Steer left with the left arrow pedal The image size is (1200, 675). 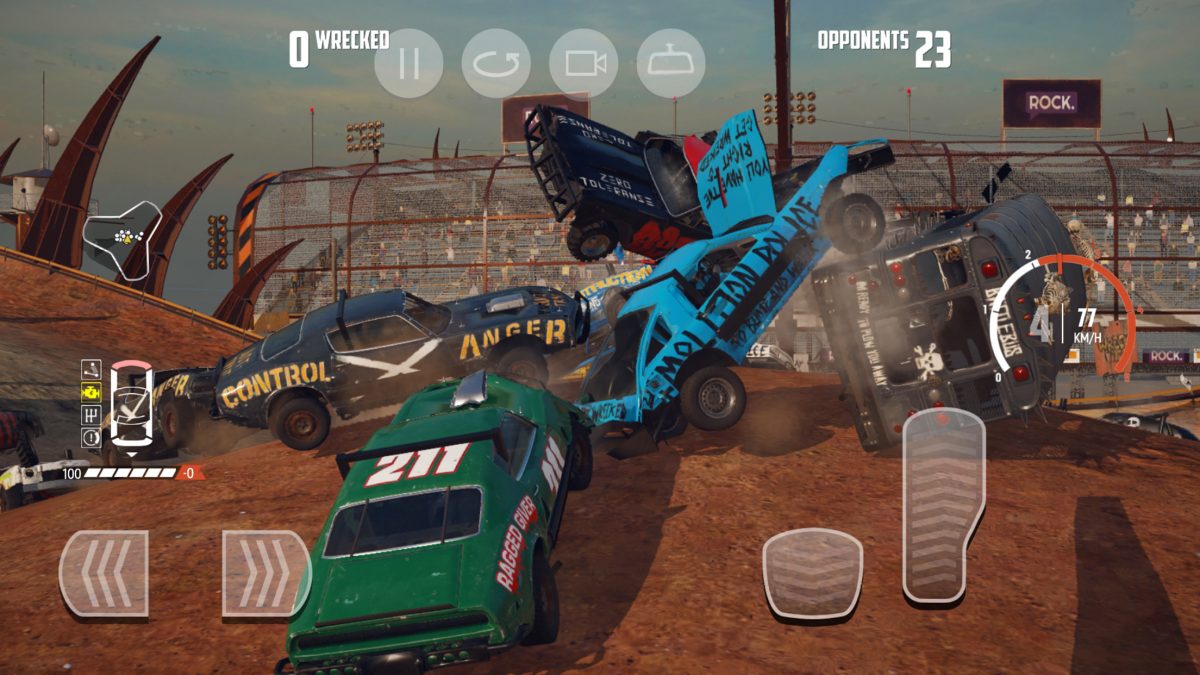tap(104, 573)
